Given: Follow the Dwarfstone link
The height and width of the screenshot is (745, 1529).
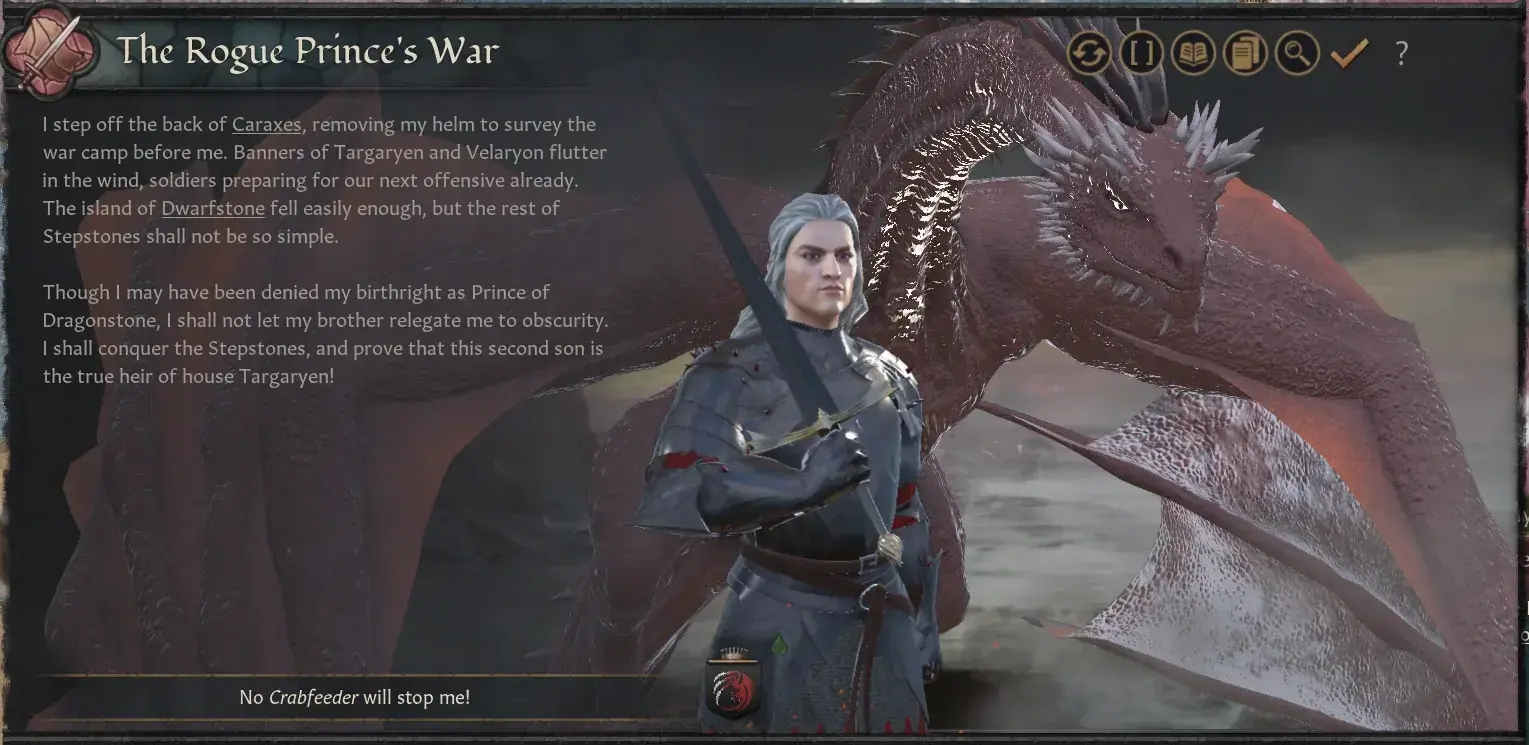Looking at the screenshot, I should pyautogui.click(x=213, y=208).
